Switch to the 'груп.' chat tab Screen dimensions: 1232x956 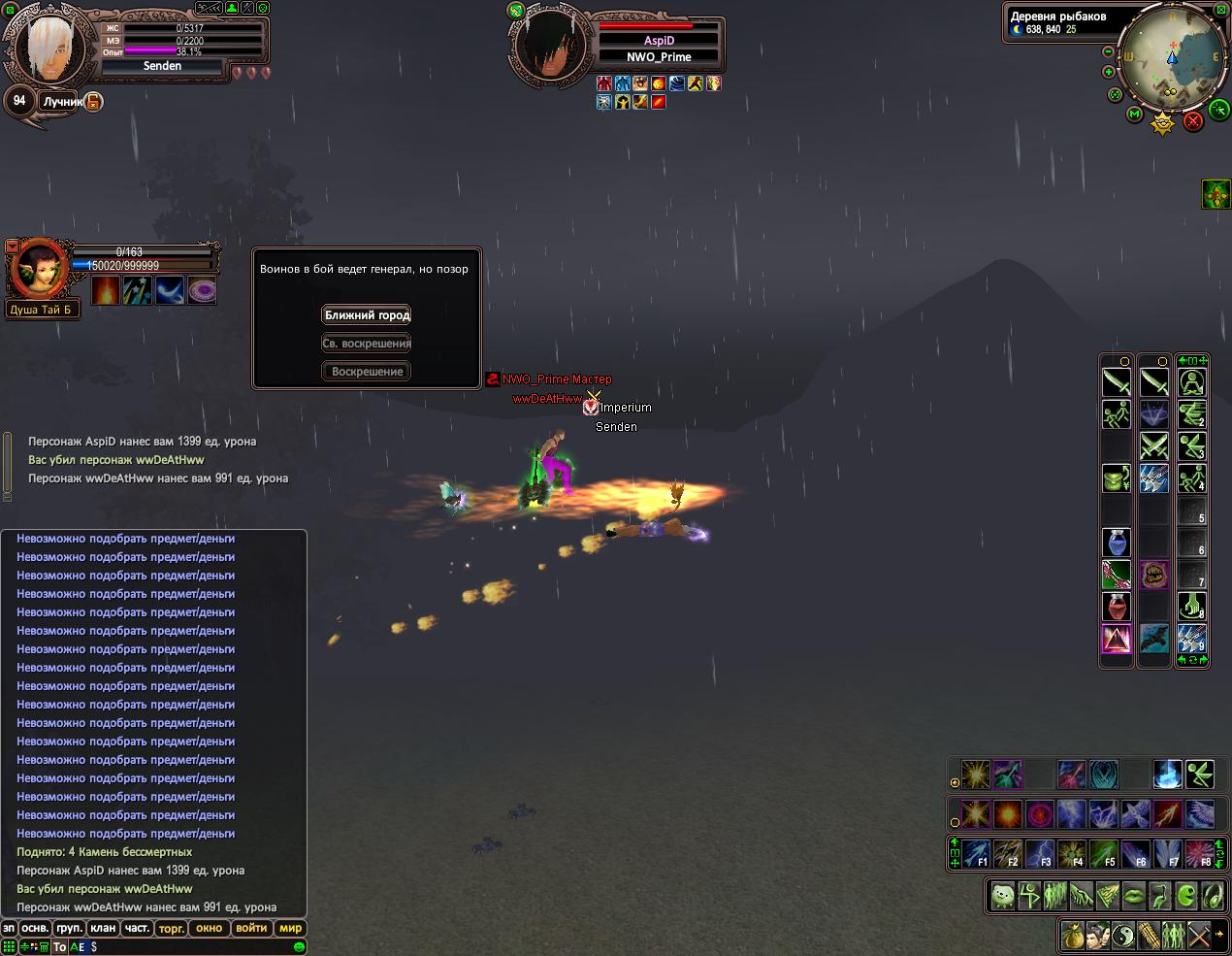(x=68, y=928)
